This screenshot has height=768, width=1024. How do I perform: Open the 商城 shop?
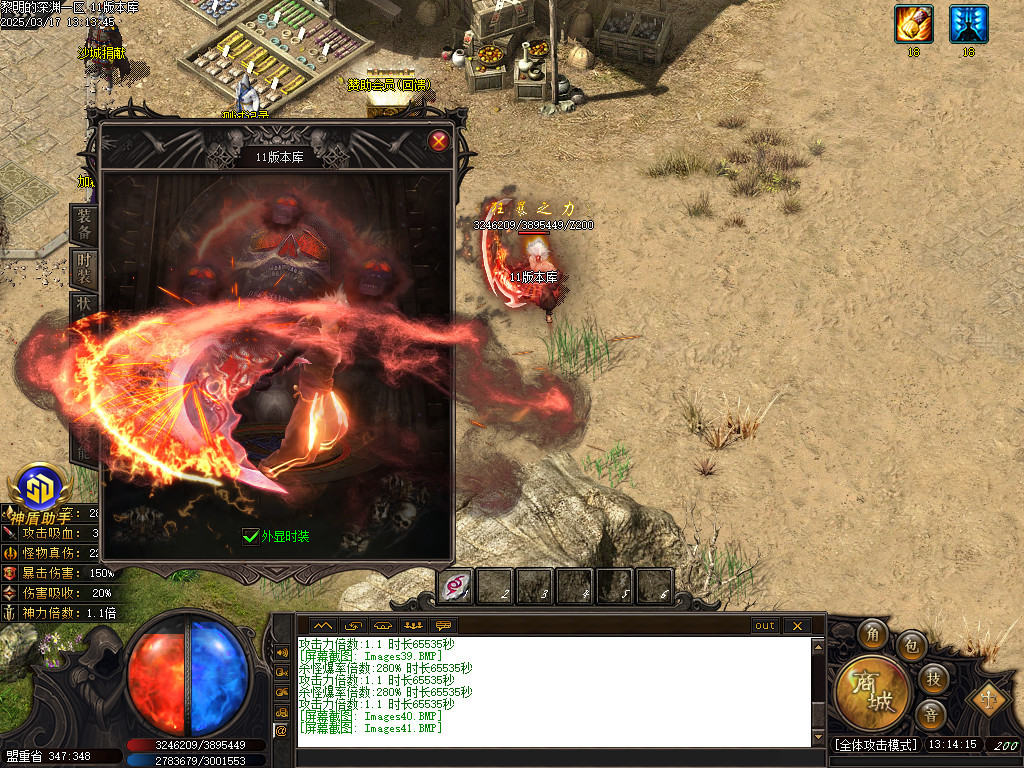point(873,693)
